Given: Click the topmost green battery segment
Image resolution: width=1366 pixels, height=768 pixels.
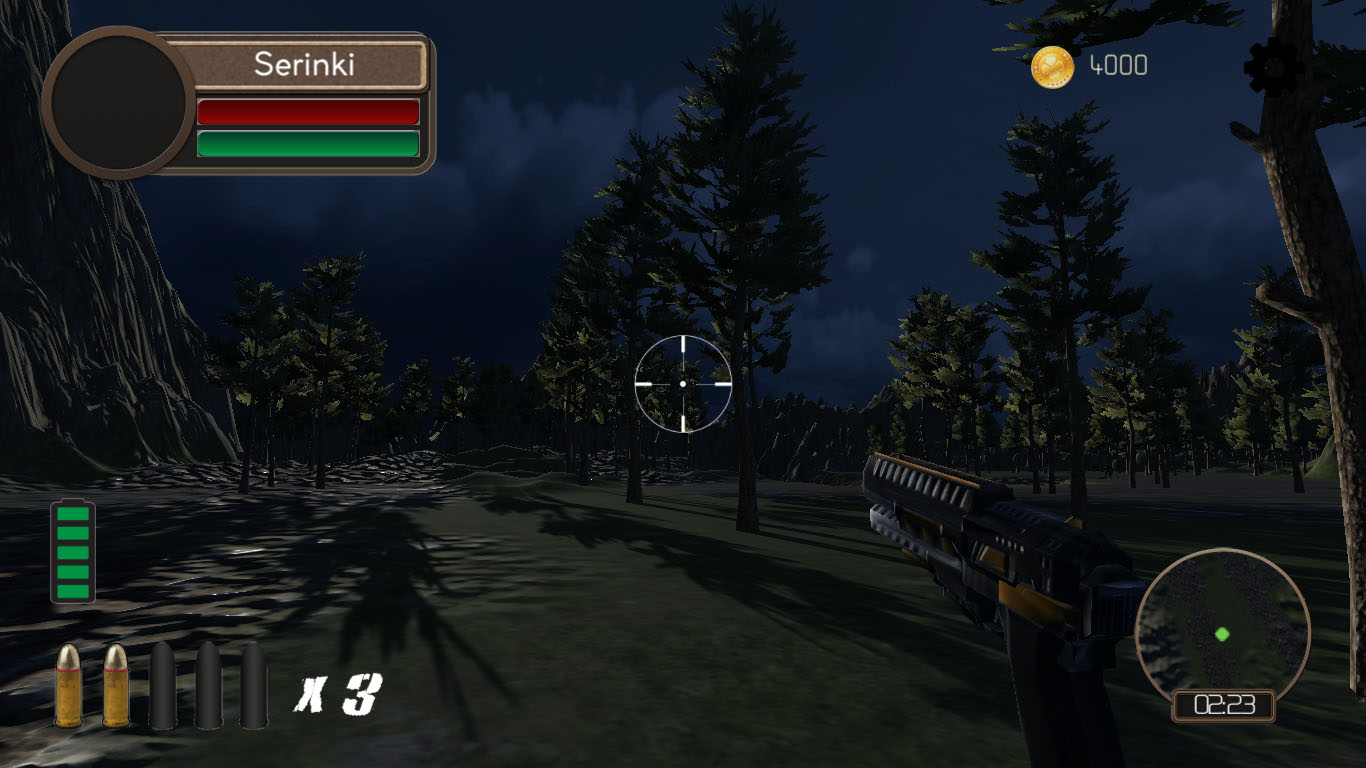Looking at the screenshot, I should [x=71, y=512].
